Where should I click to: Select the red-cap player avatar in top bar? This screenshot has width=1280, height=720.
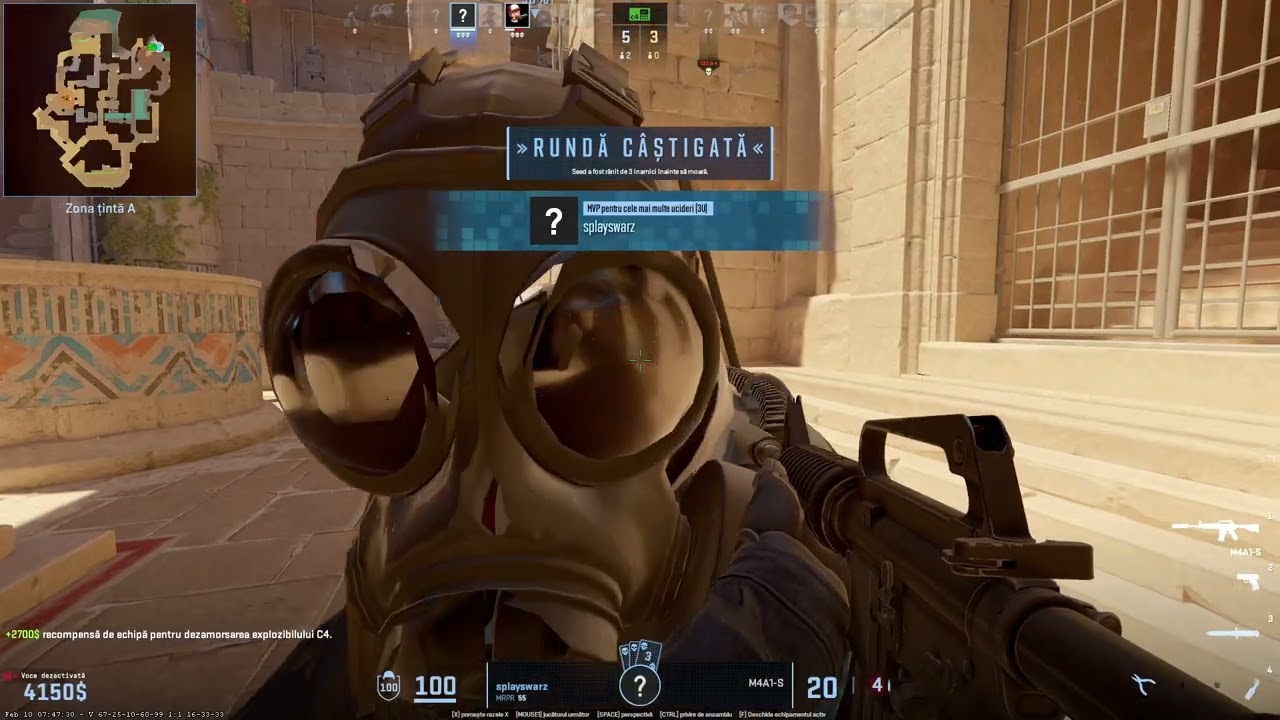click(x=516, y=15)
